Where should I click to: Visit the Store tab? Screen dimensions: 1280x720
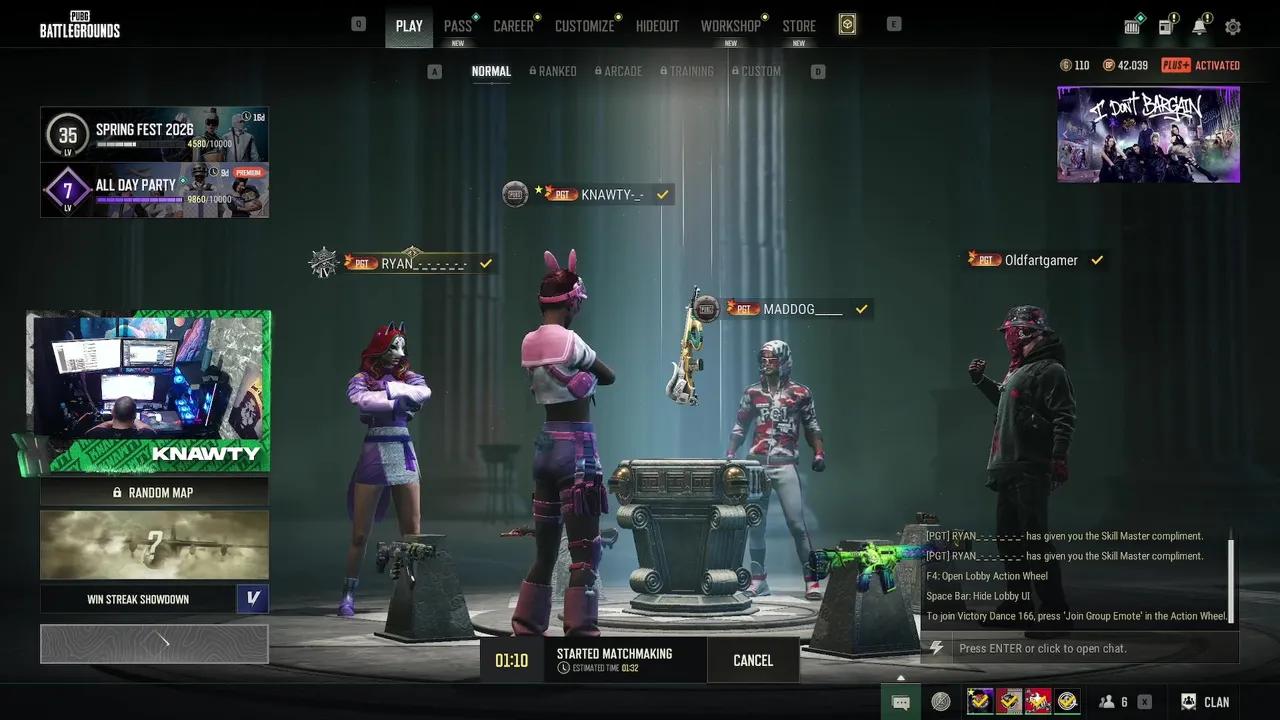798,26
